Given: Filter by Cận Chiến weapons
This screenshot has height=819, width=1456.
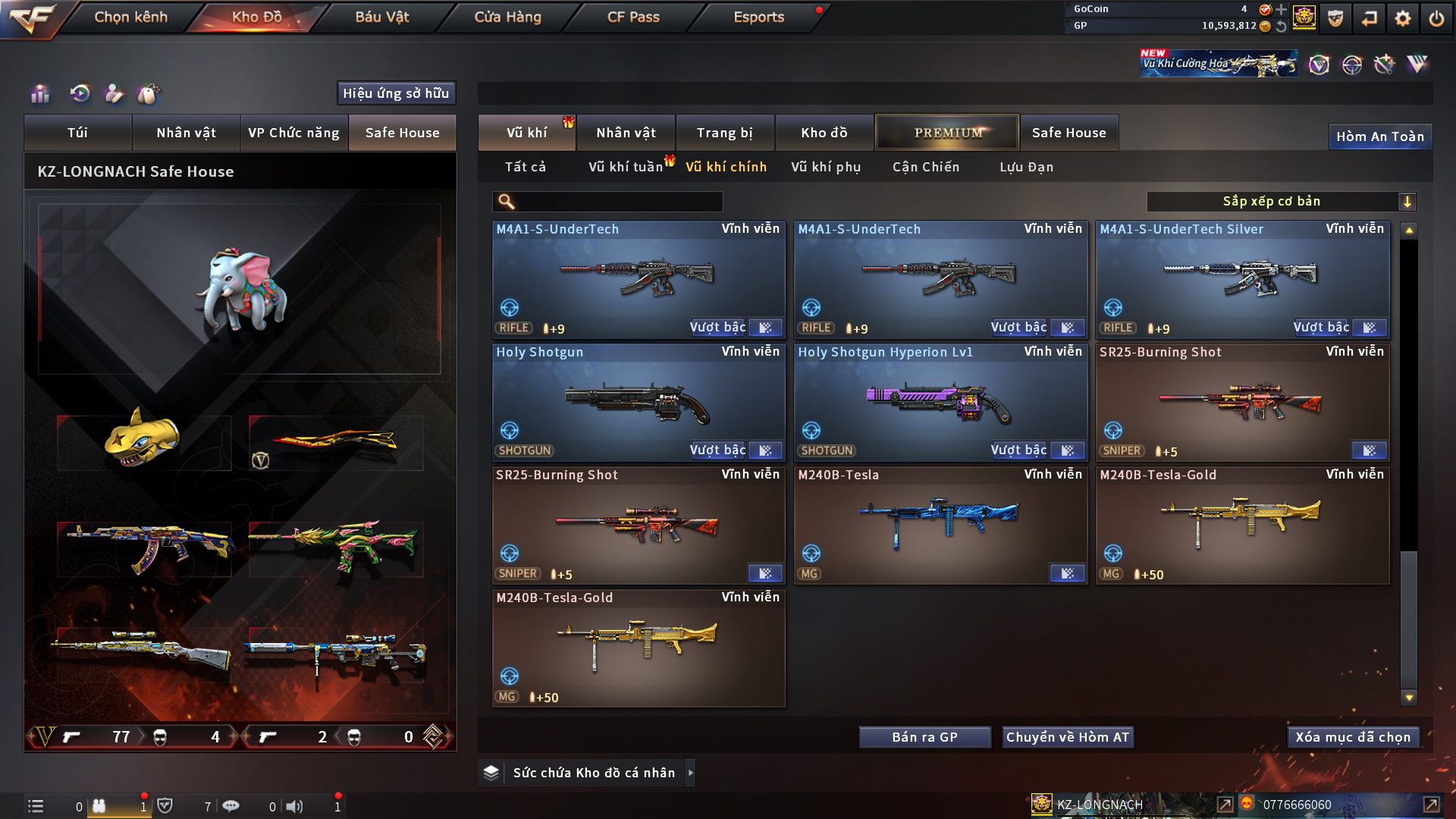Looking at the screenshot, I should (x=926, y=167).
